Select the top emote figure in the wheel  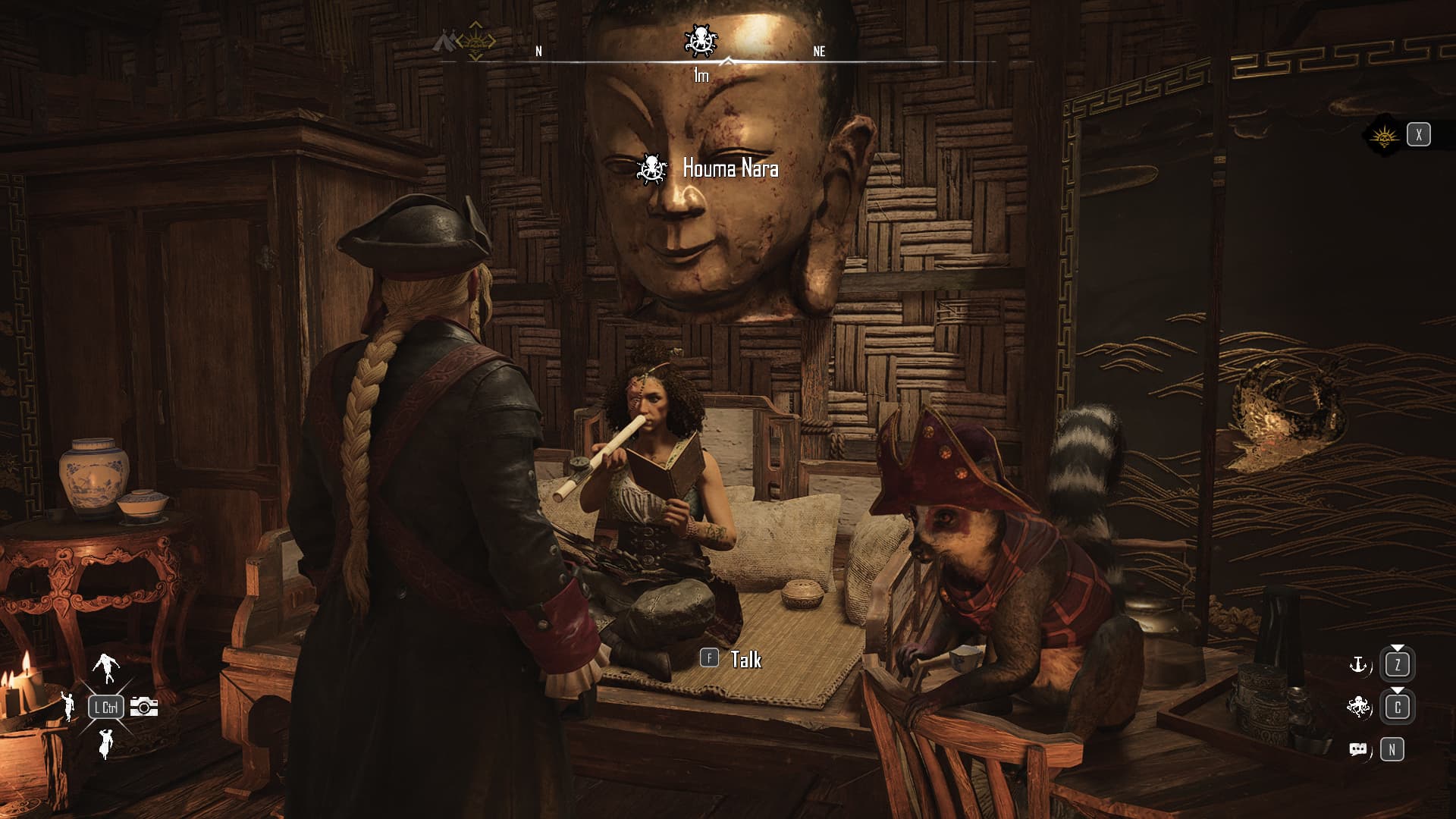pyautogui.click(x=106, y=667)
